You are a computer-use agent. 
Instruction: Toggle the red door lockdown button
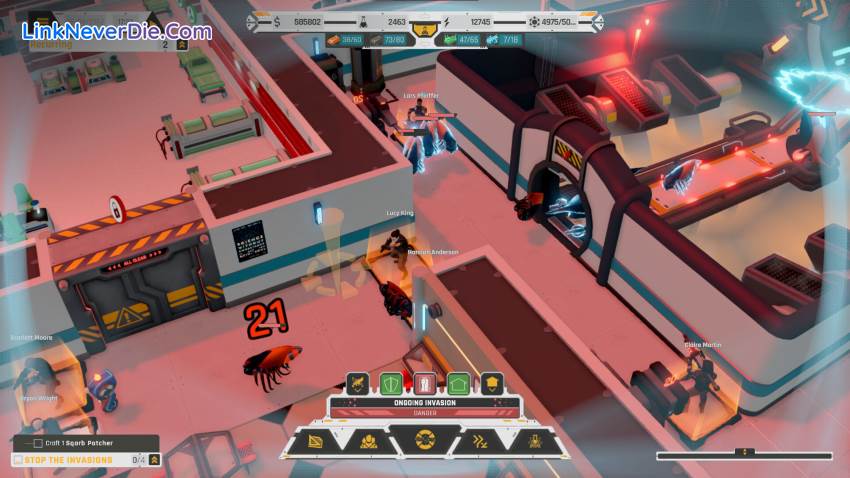click(x=425, y=383)
